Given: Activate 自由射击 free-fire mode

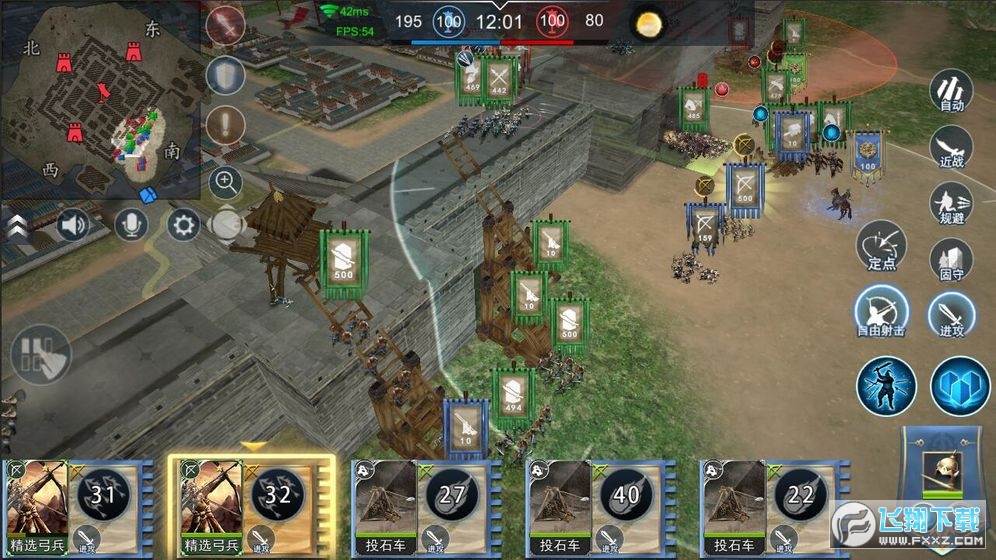Looking at the screenshot, I should [x=881, y=311].
